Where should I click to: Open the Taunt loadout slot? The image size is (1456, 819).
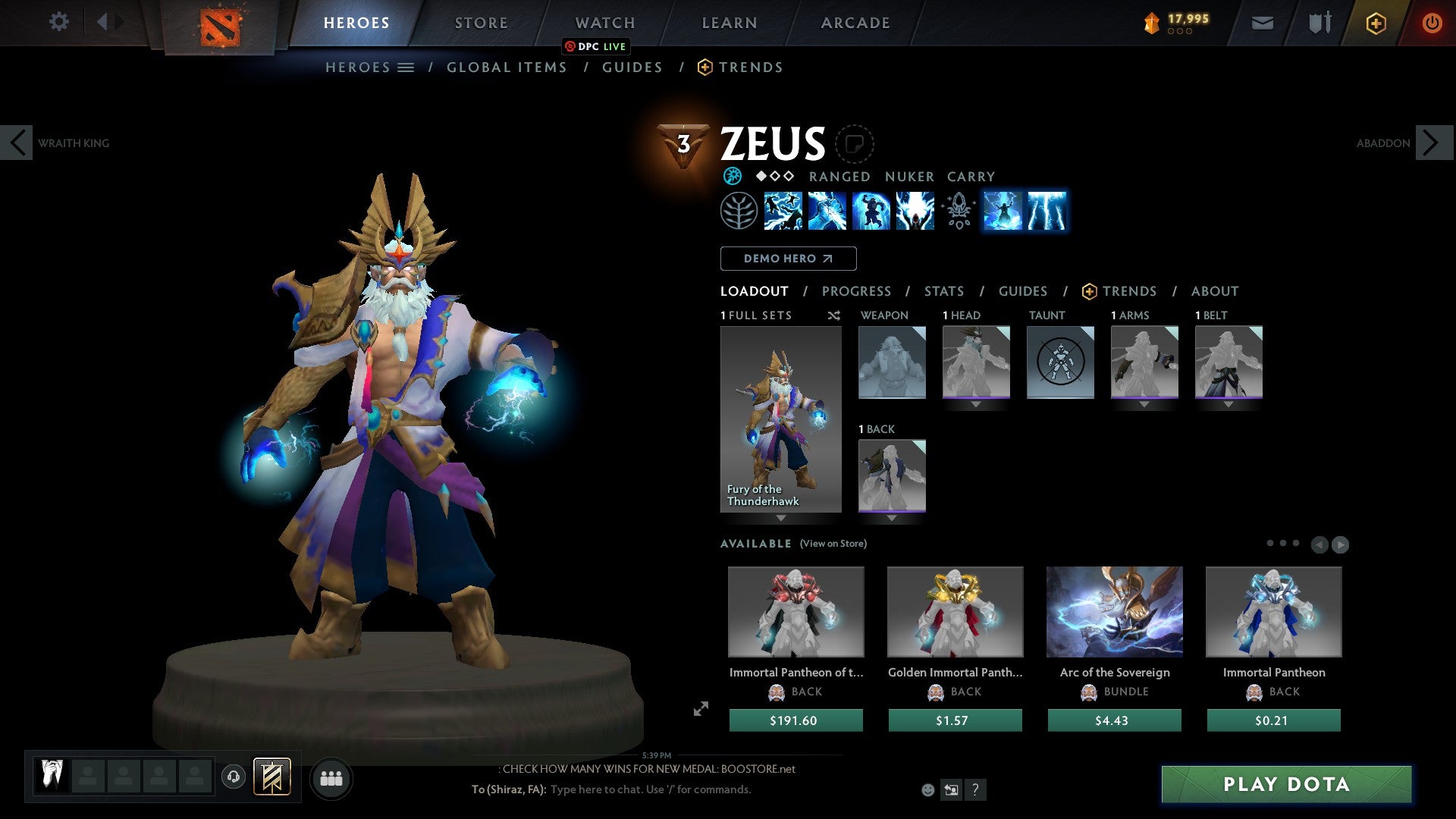click(x=1060, y=362)
